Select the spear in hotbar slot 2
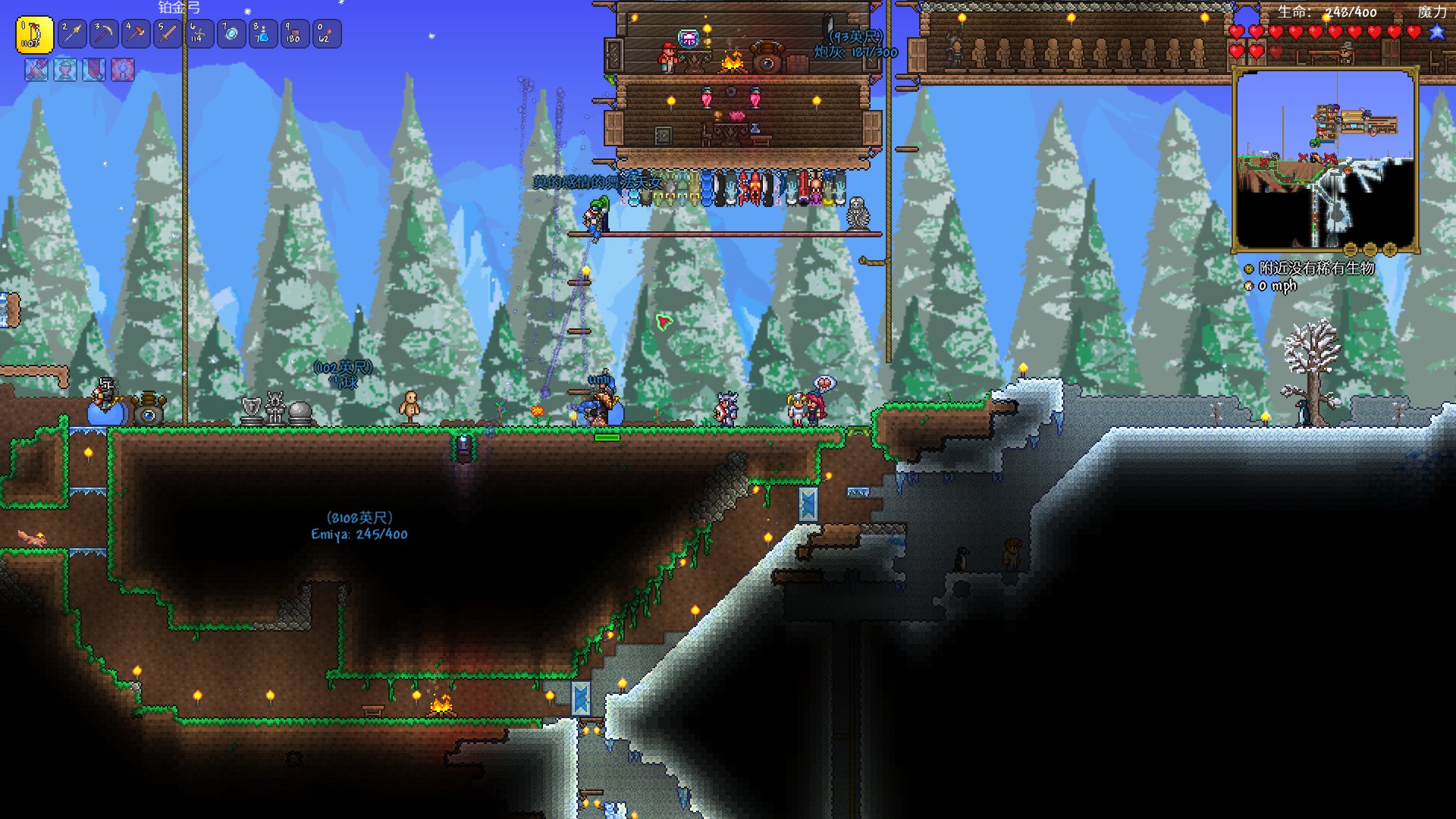This screenshot has height=819, width=1456. pyautogui.click(x=73, y=34)
